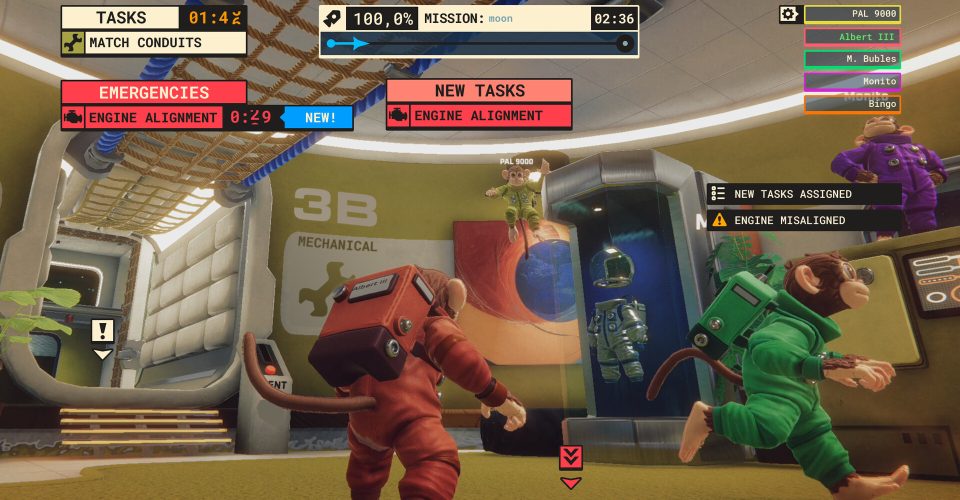Open Engine Alignment under New Tasks
This screenshot has width=960, height=500.
(x=478, y=116)
